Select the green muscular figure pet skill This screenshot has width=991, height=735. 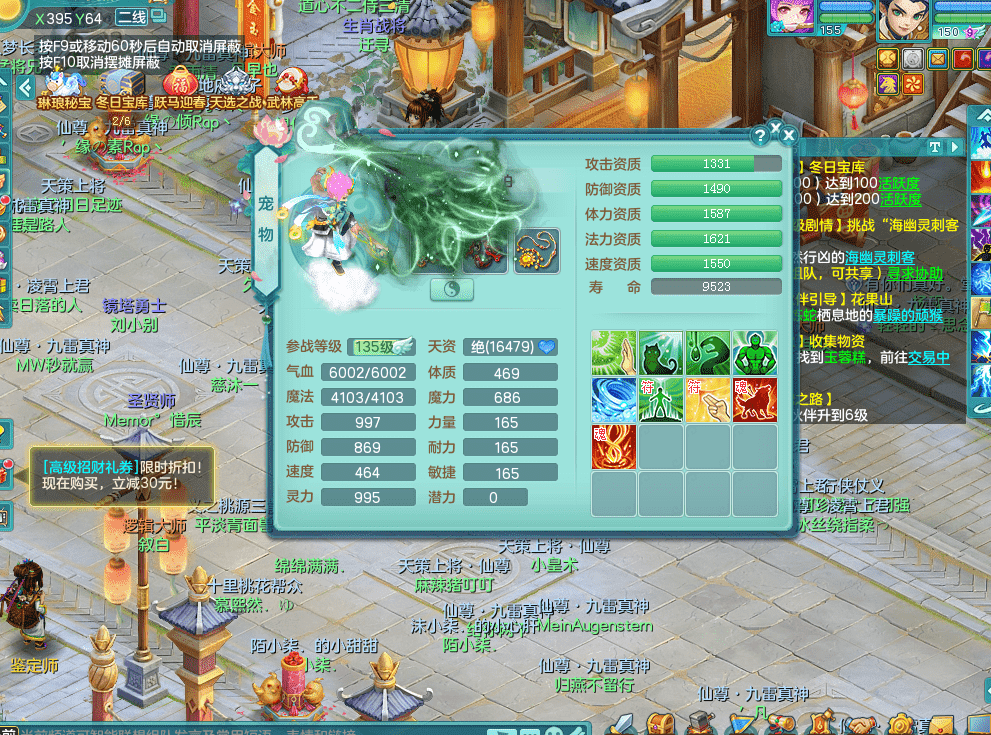tap(755, 353)
